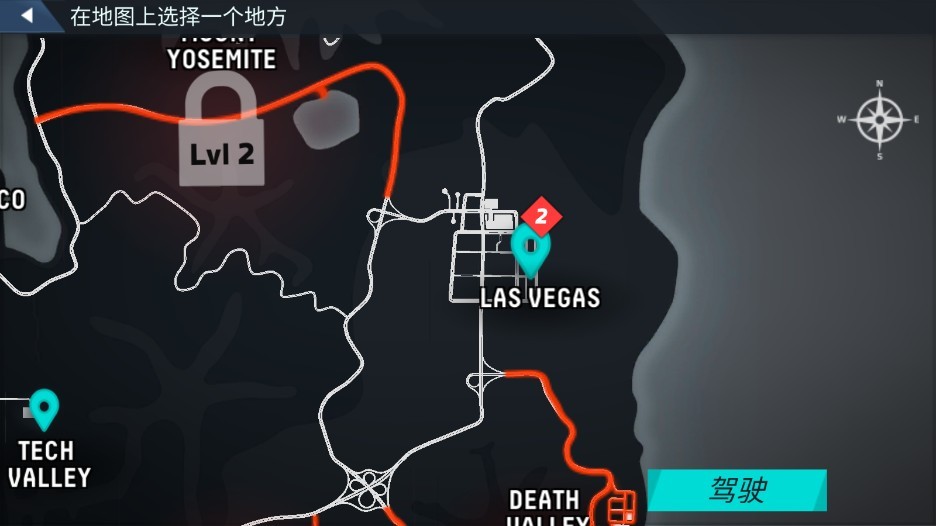Tap the 驾驶 drive button
Image resolution: width=936 pixels, height=526 pixels.
tap(737, 490)
